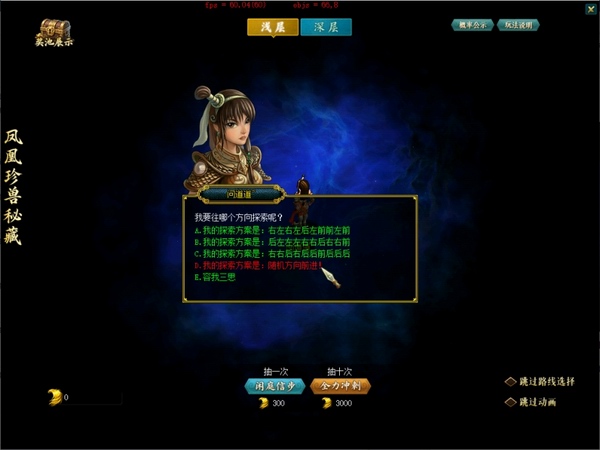Open the 概率公示 probability notice
The image size is (600, 450).
(471, 24)
